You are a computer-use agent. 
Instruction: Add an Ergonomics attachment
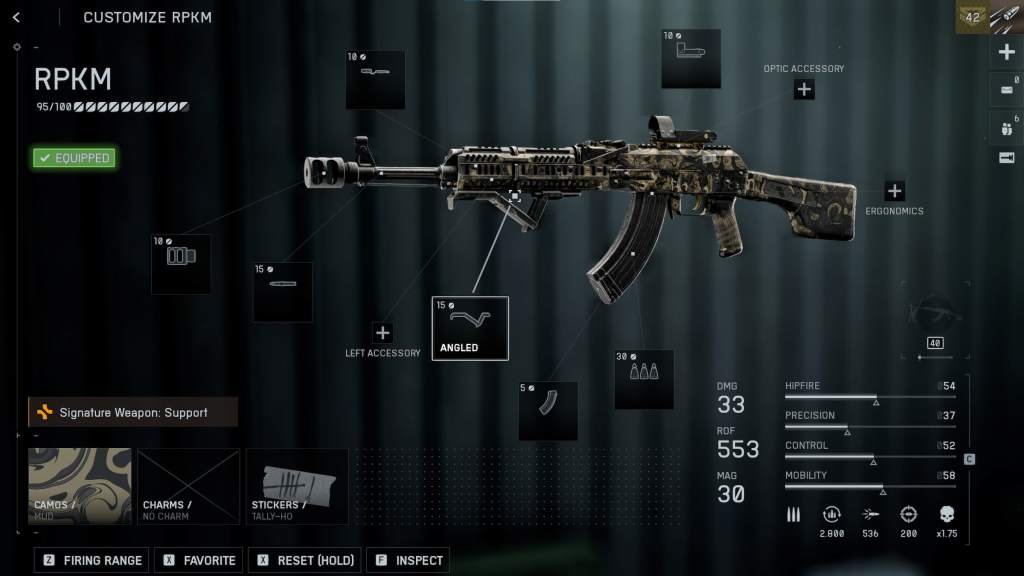894,191
